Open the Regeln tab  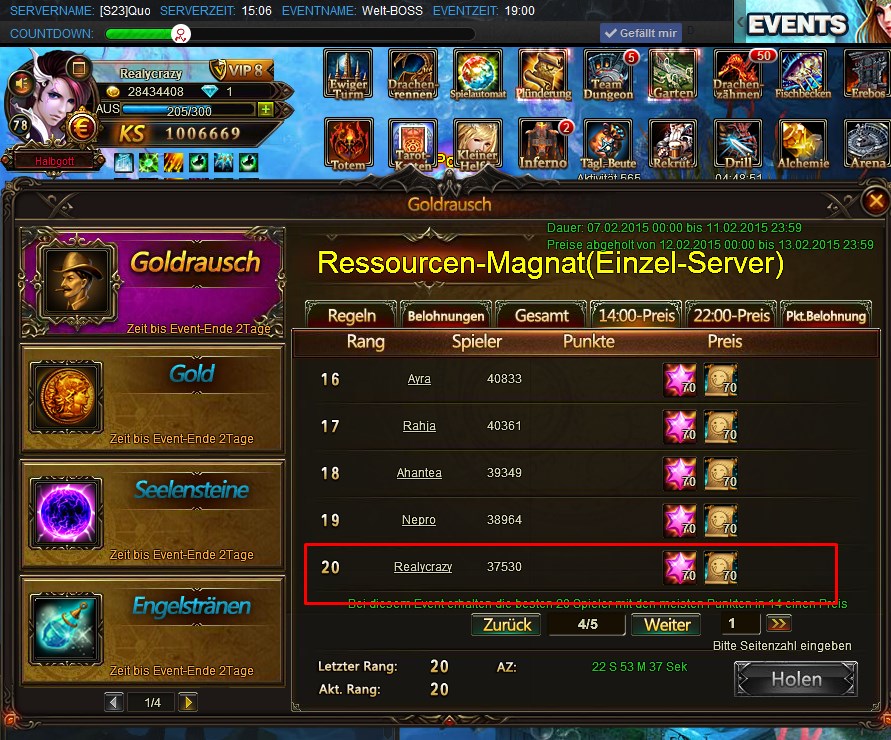(x=352, y=315)
